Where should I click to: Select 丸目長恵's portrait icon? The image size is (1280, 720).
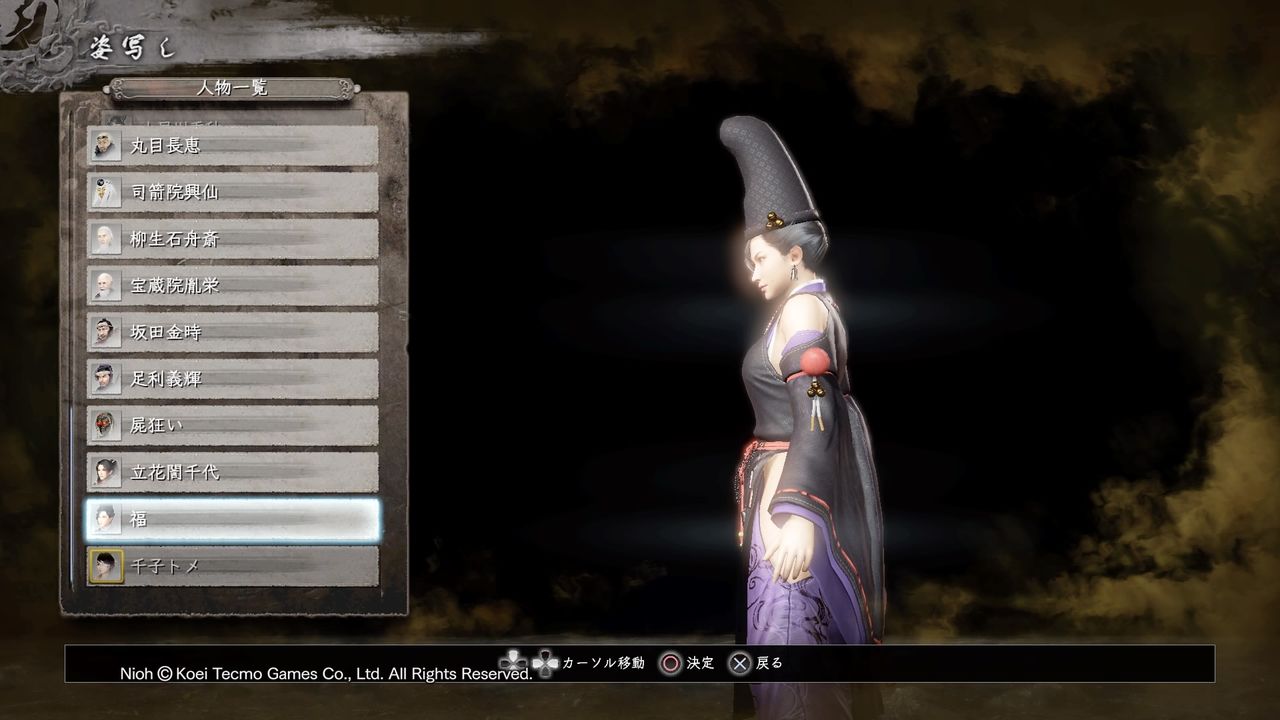[106, 145]
